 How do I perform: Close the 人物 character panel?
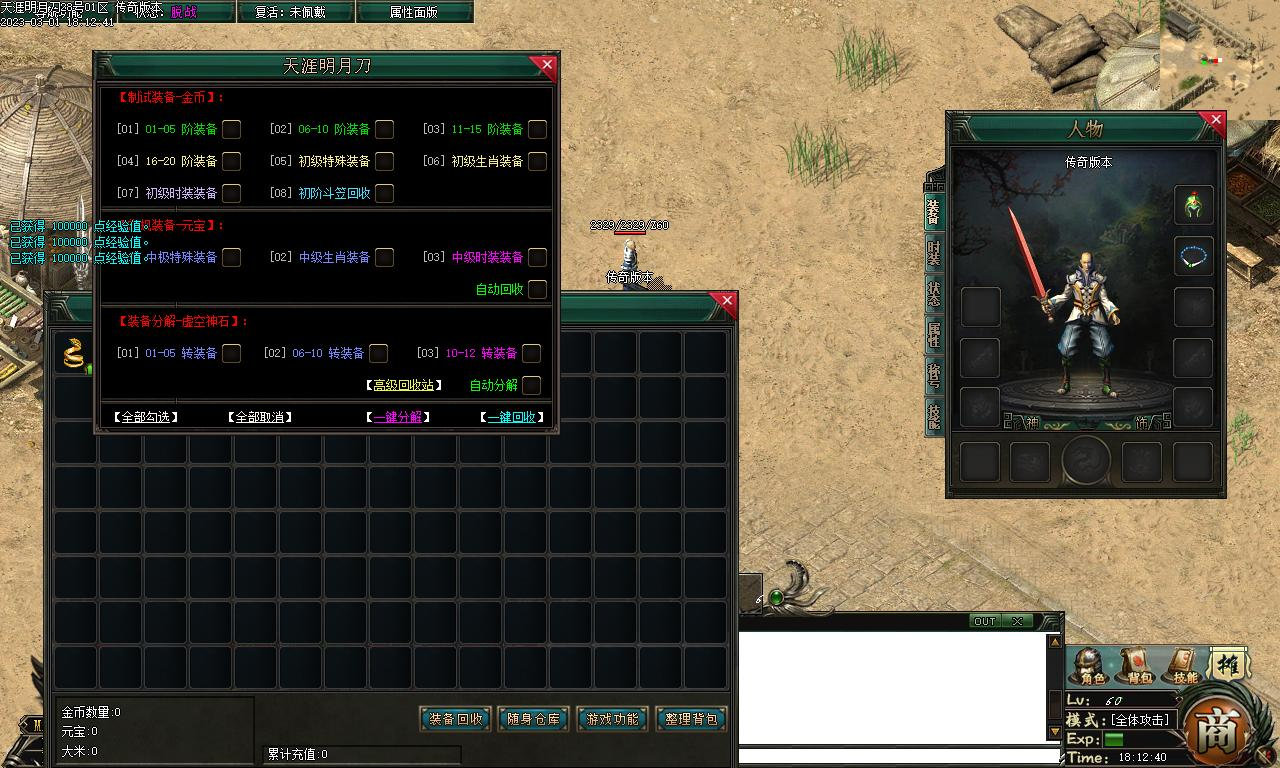pos(1215,122)
